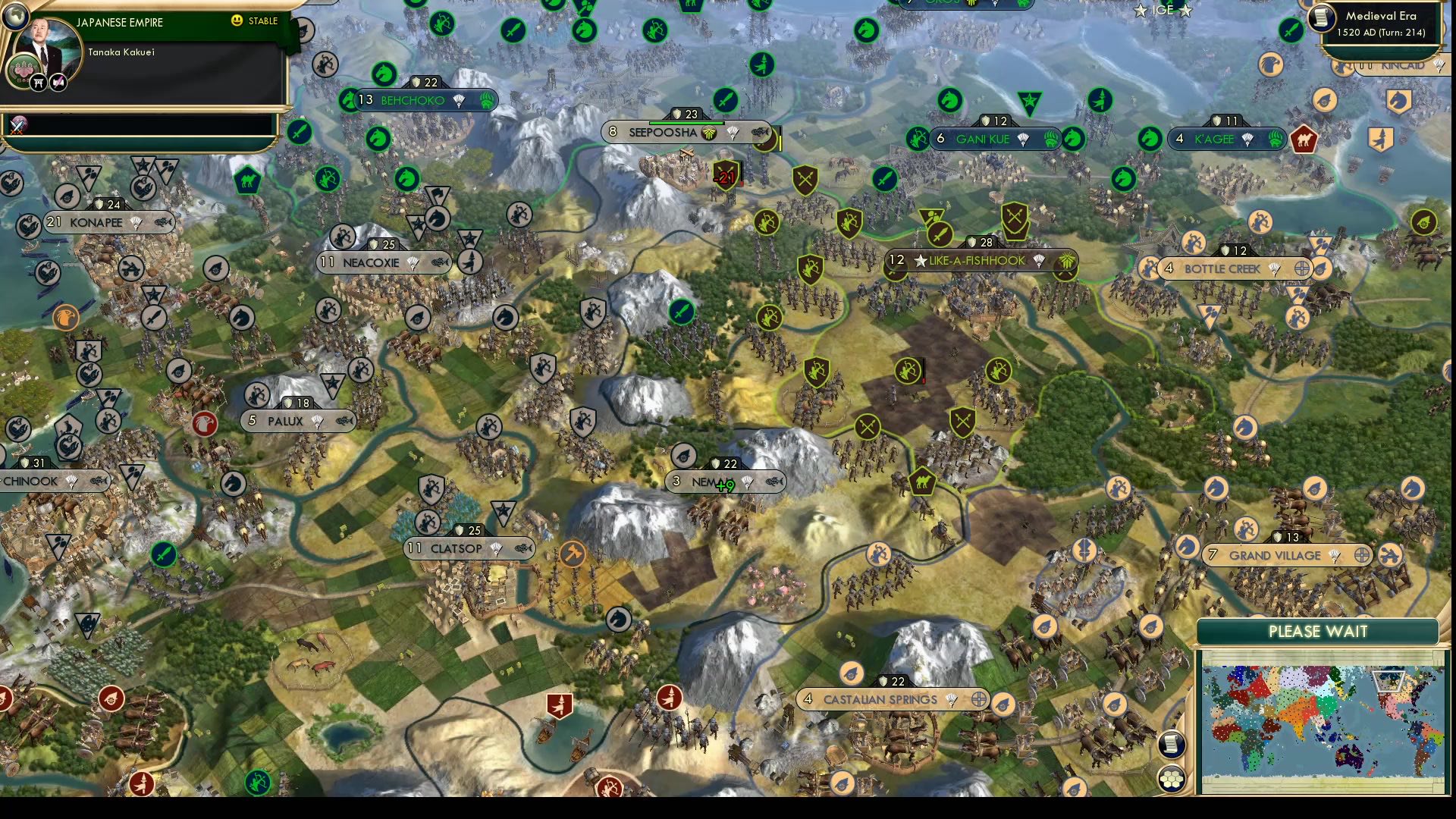This screenshot has height=819, width=1456.
Task: Open the notification log scroll icon
Action: 1172,743
